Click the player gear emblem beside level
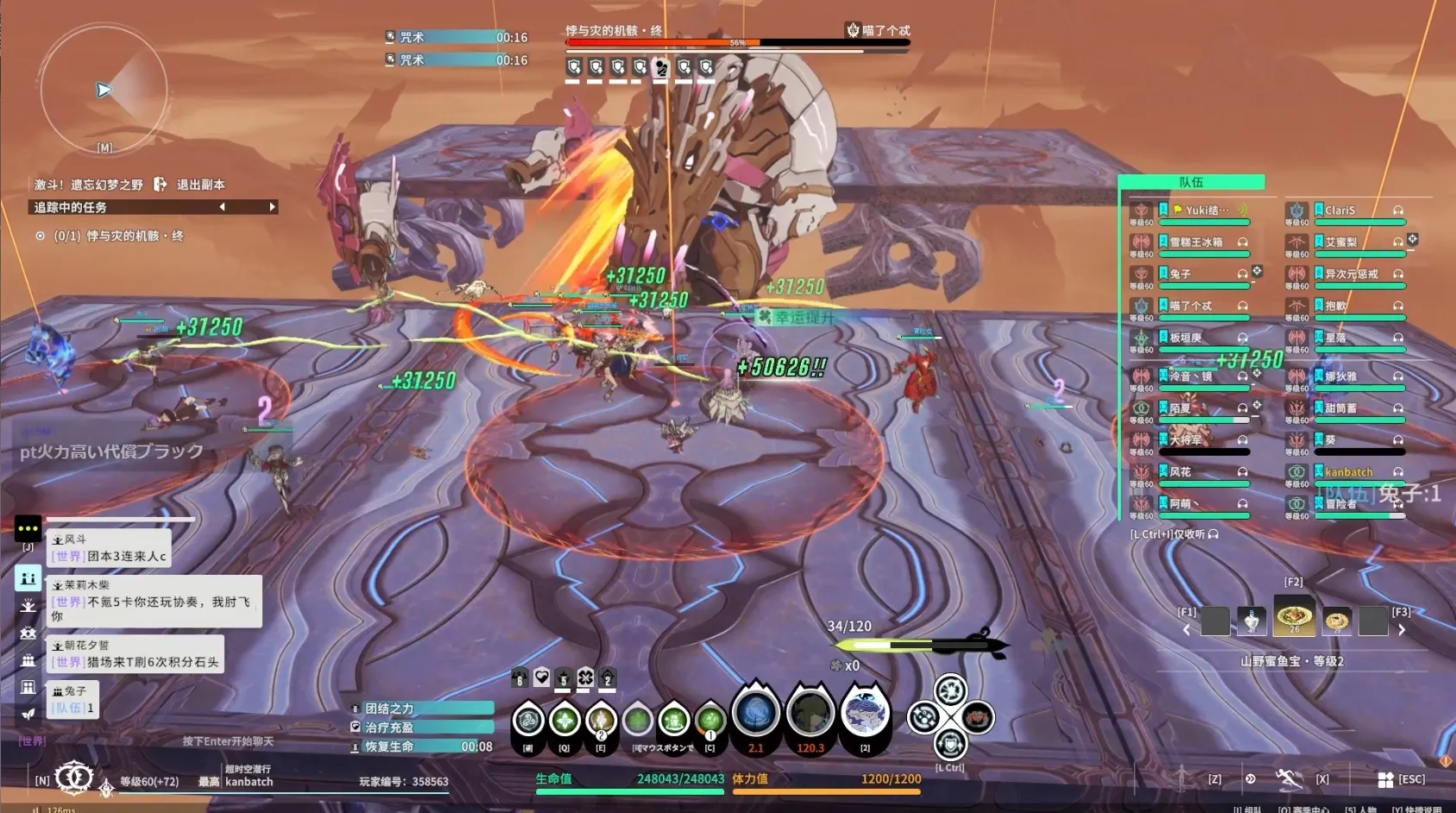1456x813 pixels. point(74,778)
